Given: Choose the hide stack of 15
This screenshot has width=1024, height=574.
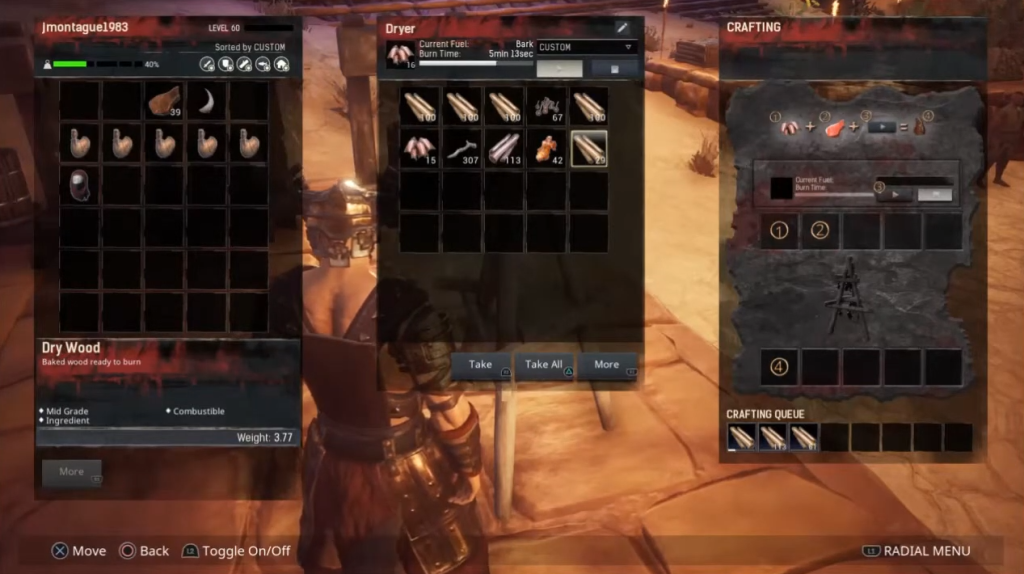Looking at the screenshot, I should point(420,148).
